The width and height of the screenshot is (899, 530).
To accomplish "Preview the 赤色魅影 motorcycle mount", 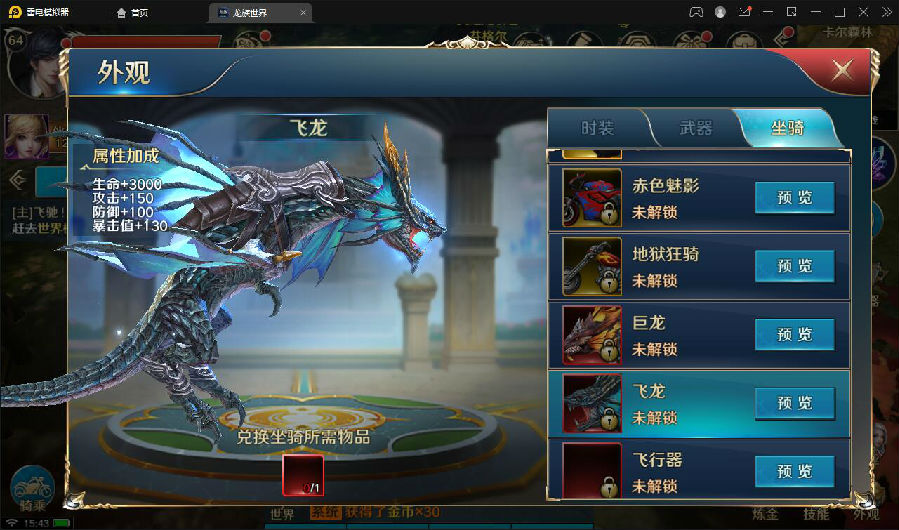I will [794, 198].
